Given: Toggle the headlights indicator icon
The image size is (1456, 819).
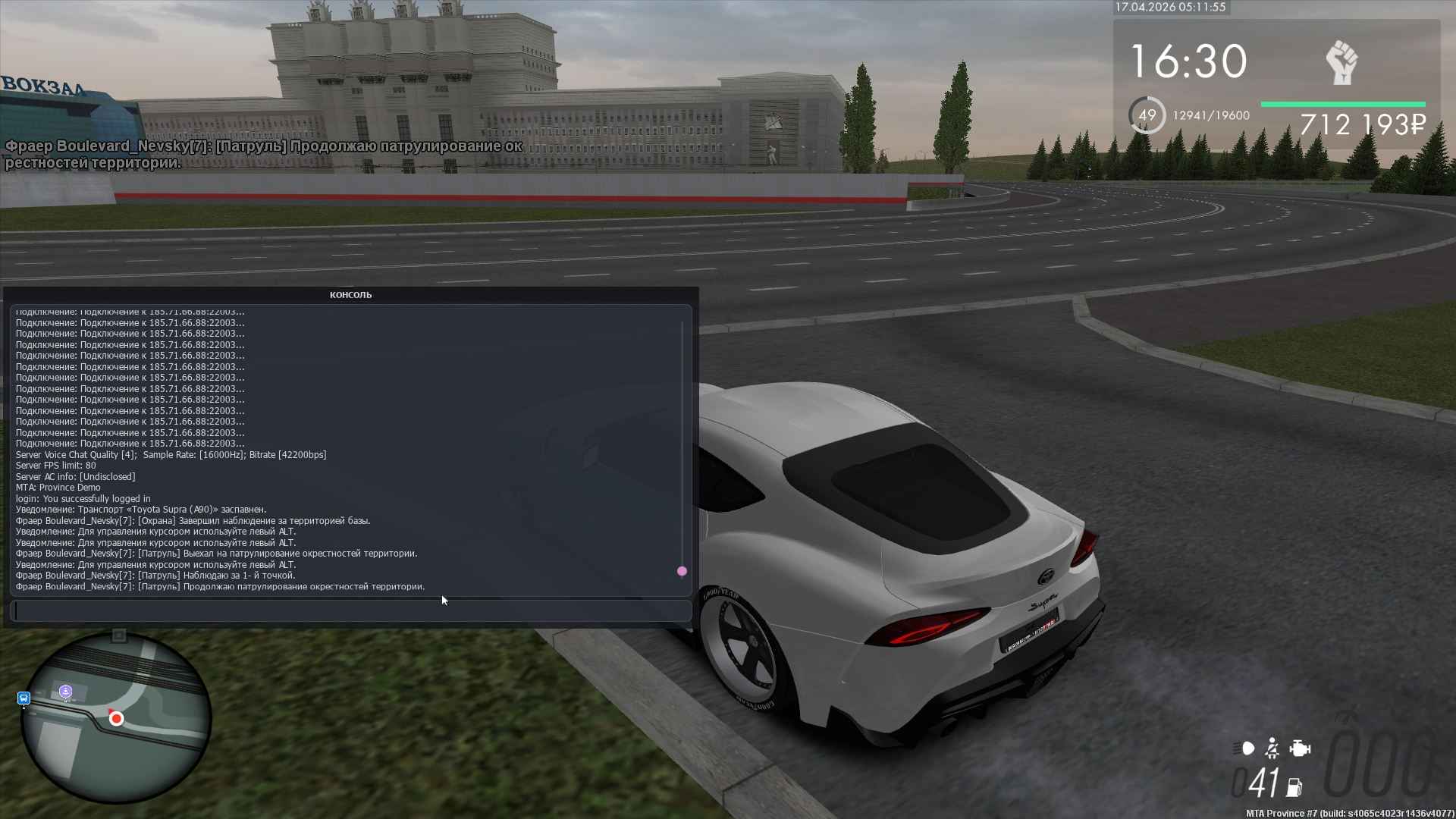Looking at the screenshot, I should tap(1244, 748).
